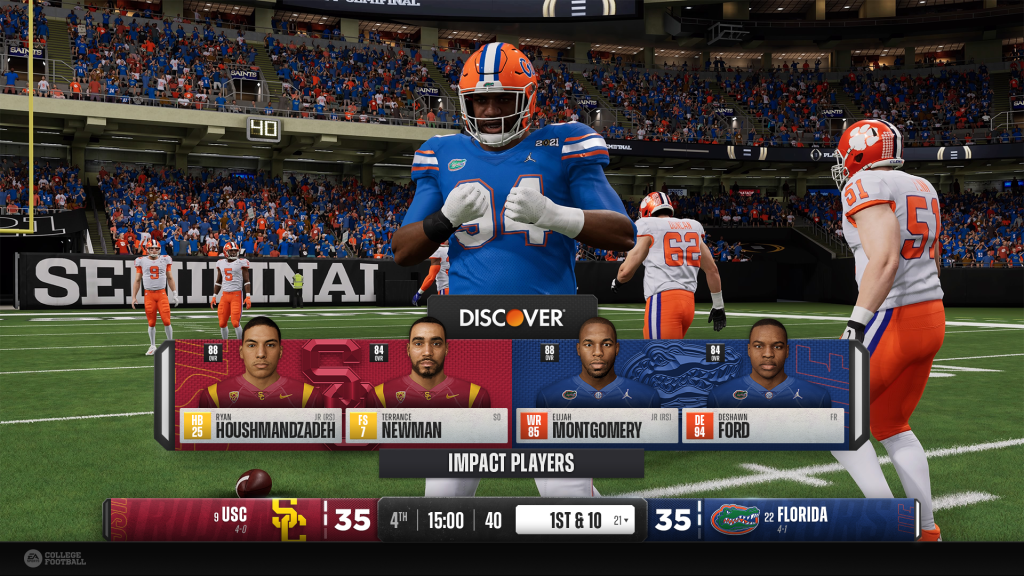Click the Florida Gators scoreboard logo

tap(735, 520)
